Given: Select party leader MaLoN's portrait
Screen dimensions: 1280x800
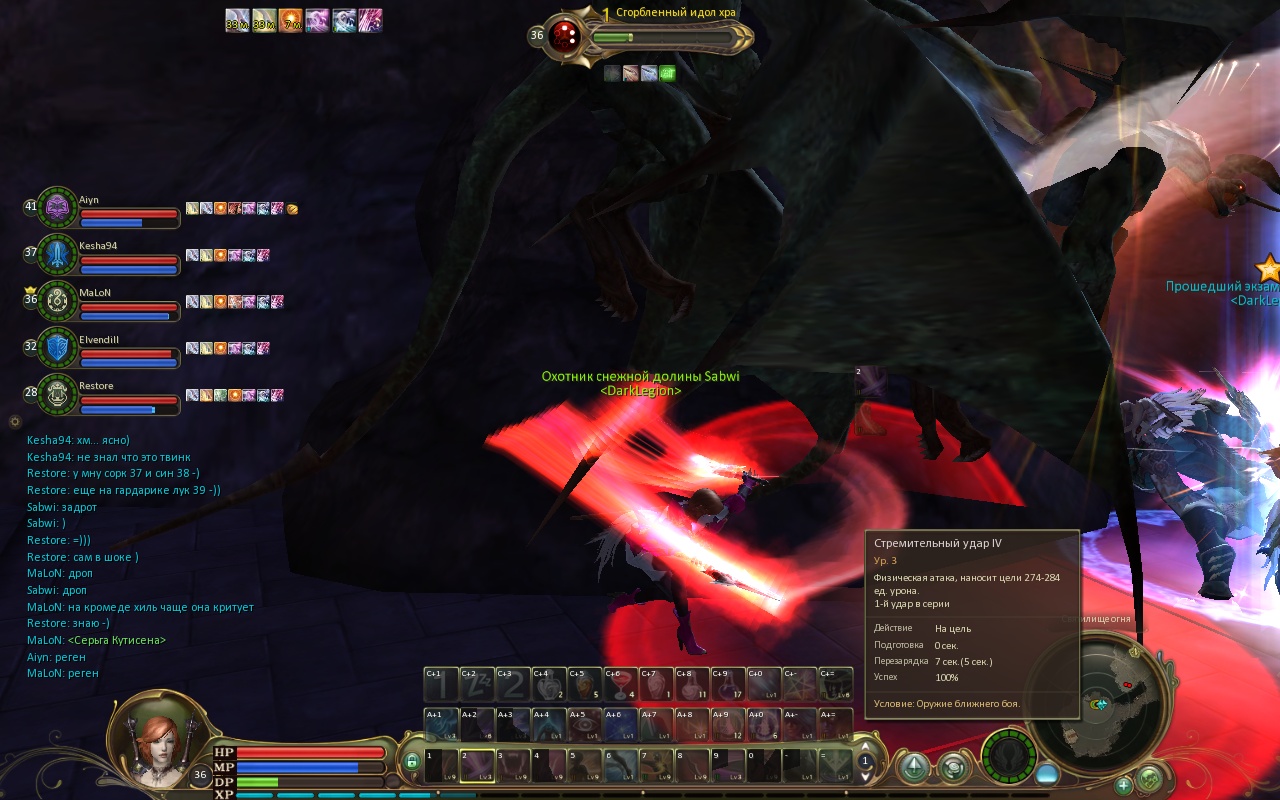Looking at the screenshot, I should pyautogui.click(x=58, y=300).
